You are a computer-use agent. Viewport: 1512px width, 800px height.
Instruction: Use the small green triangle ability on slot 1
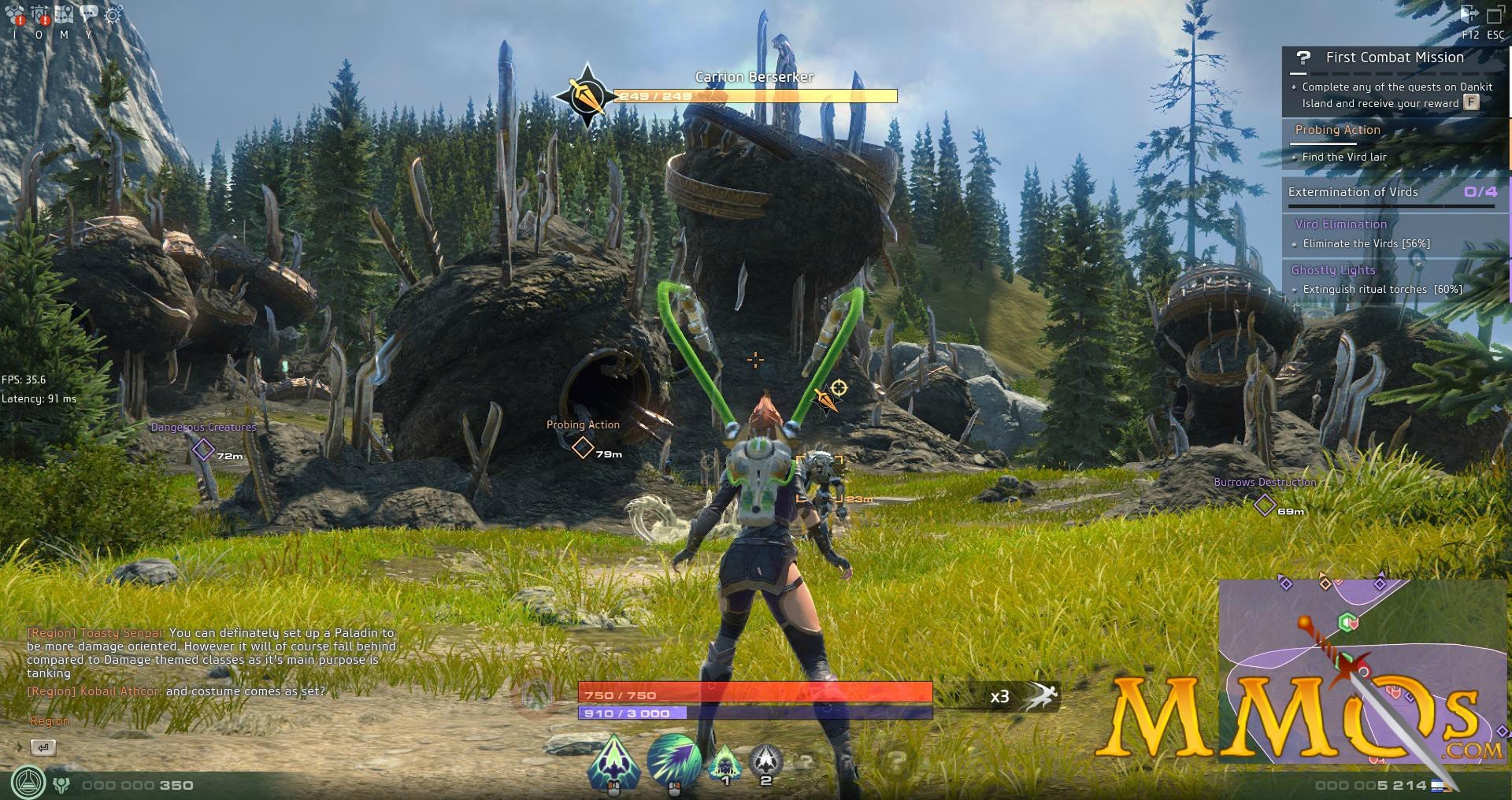[x=725, y=761]
